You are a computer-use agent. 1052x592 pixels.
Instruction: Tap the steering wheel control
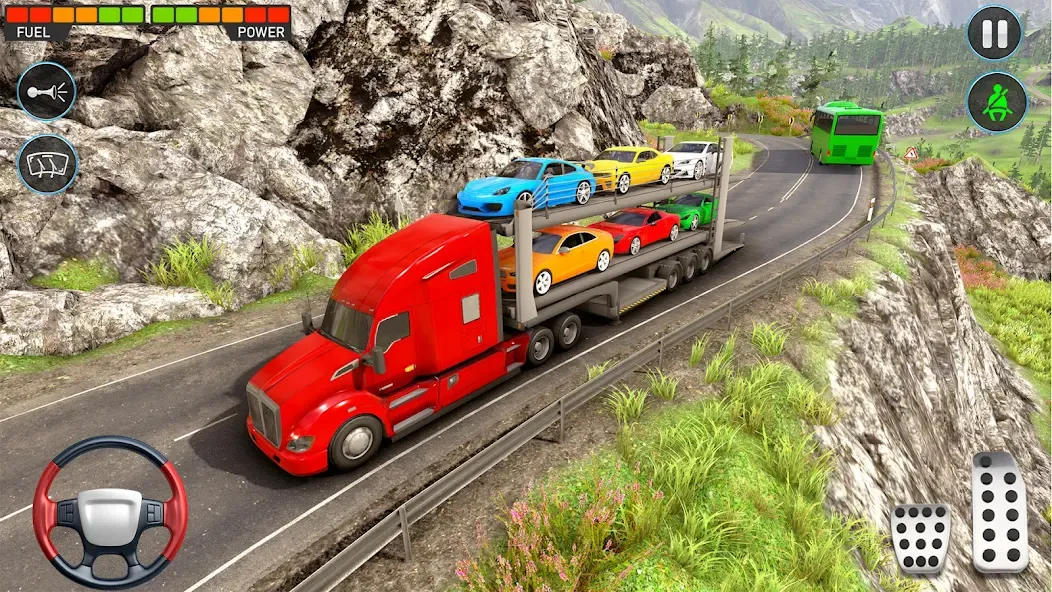110,511
